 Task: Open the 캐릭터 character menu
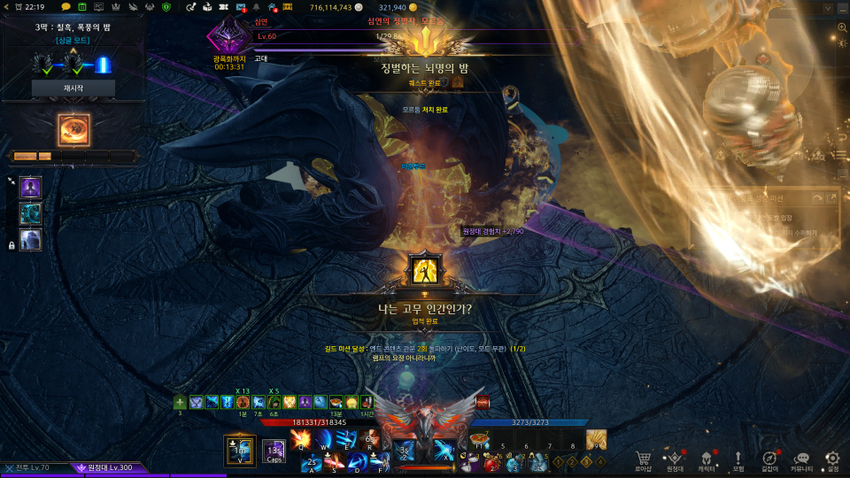pos(707,459)
